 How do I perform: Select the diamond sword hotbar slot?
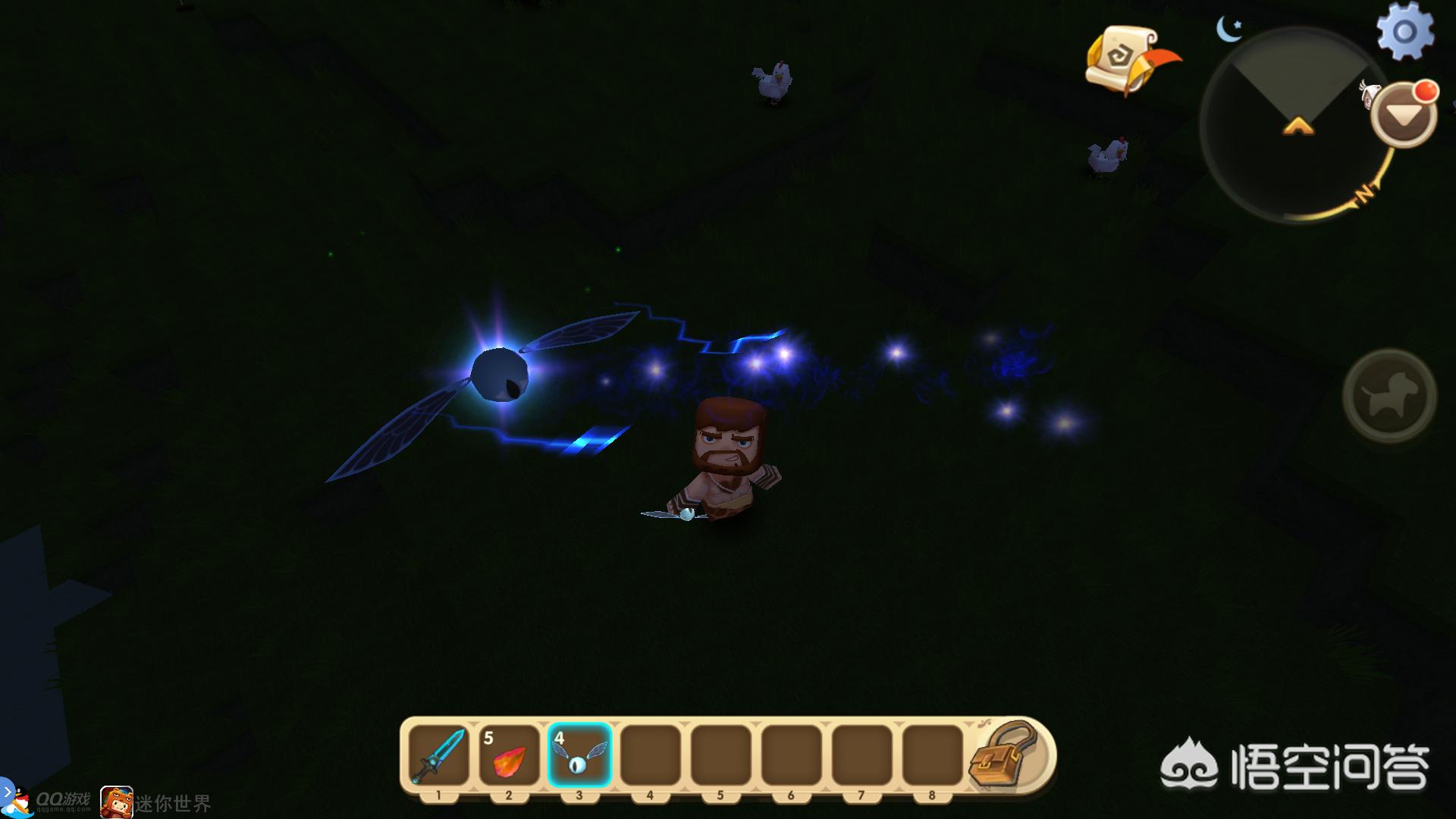[x=438, y=755]
